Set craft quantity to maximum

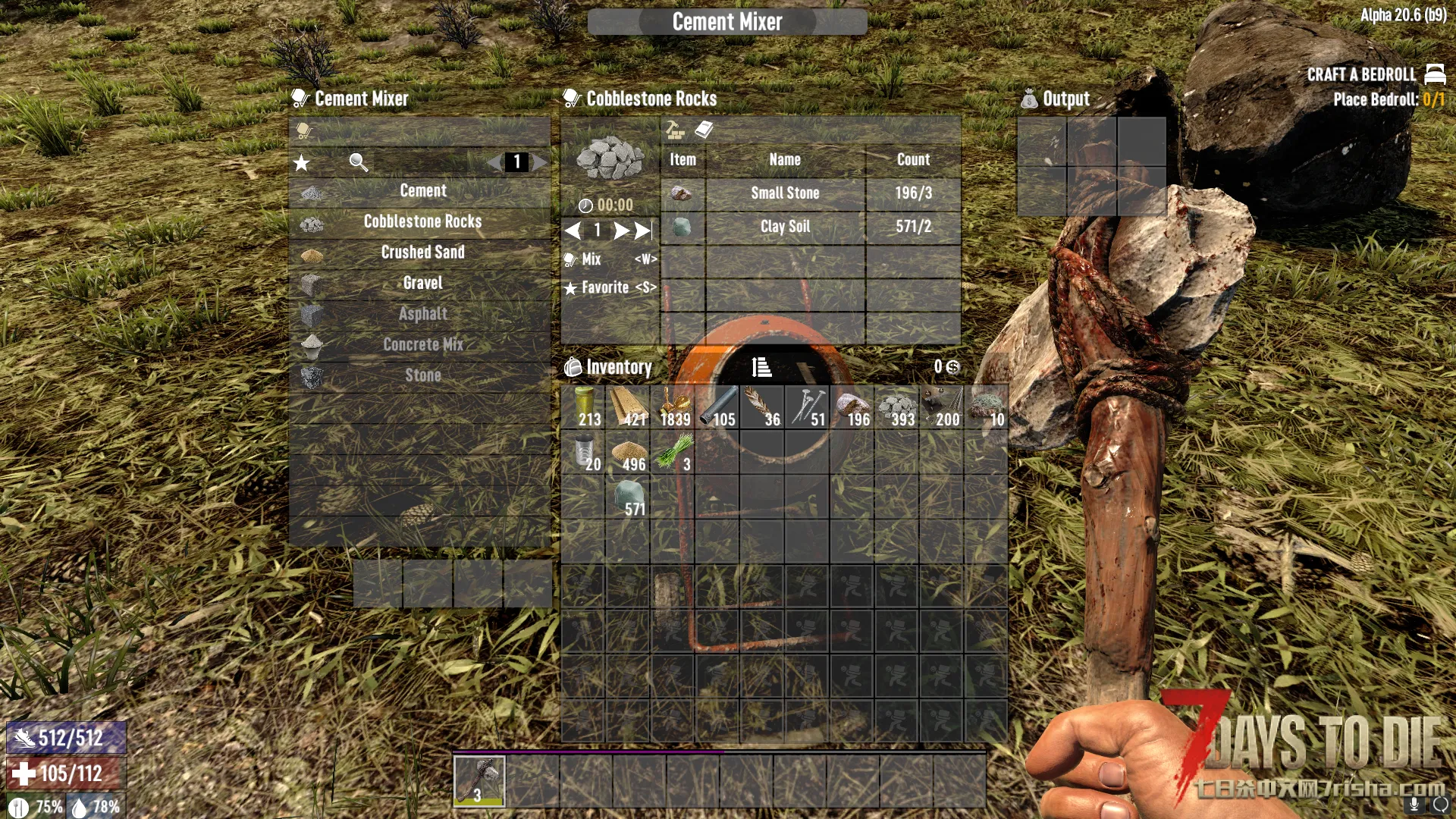tap(643, 231)
